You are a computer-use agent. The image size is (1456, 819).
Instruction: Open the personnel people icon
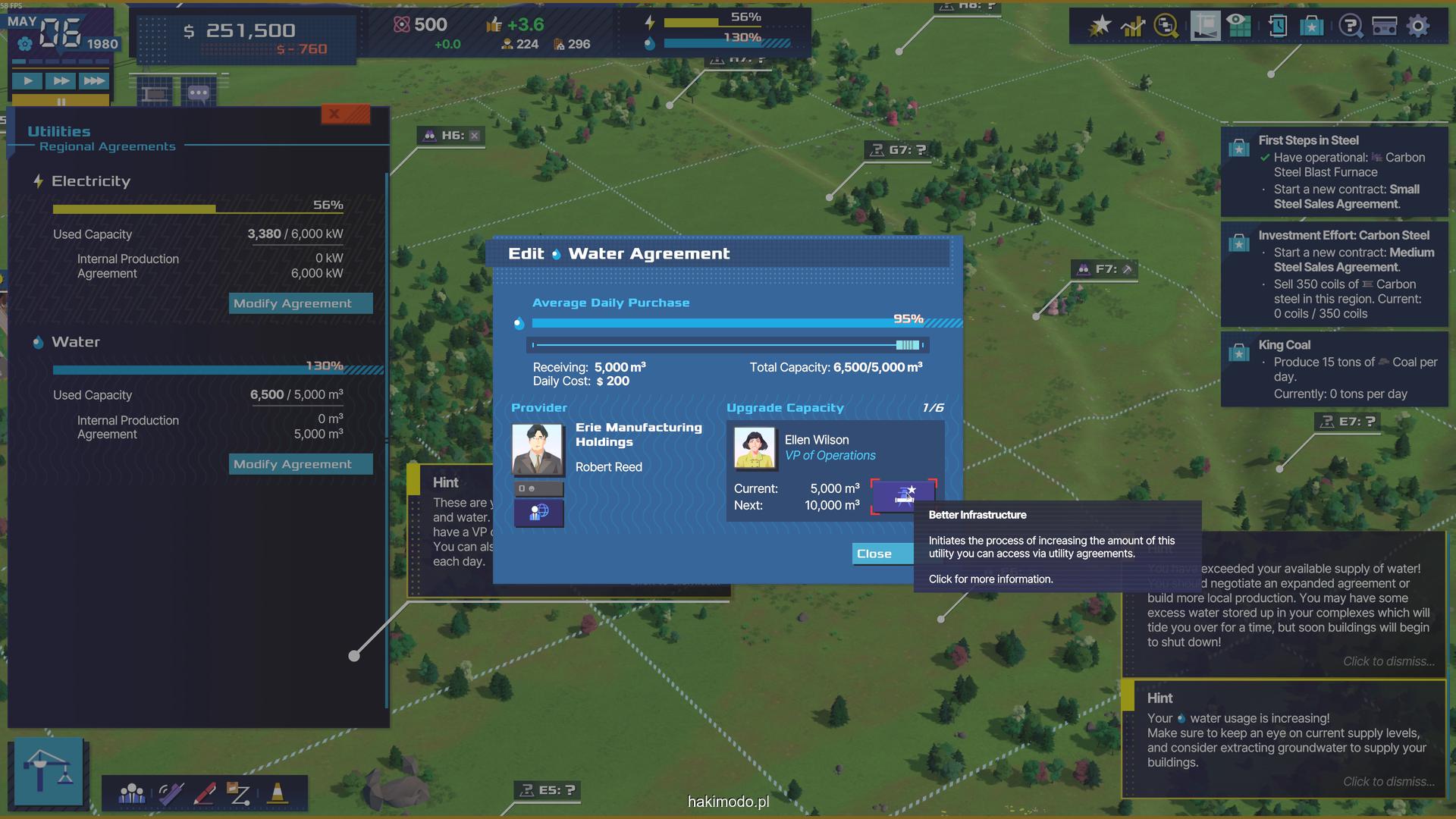[x=132, y=793]
